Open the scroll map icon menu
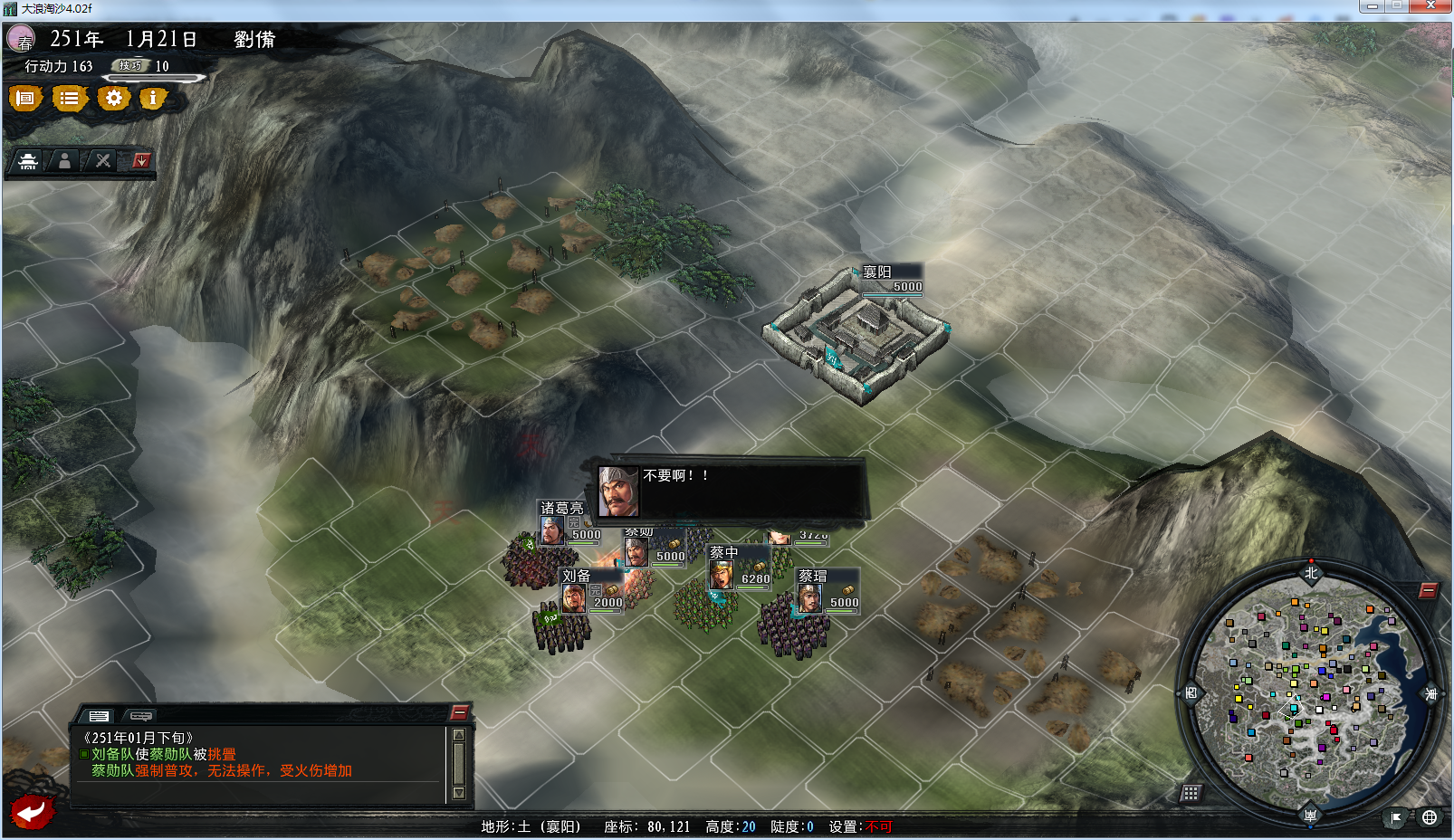The width and height of the screenshot is (1454, 840). coord(25,98)
